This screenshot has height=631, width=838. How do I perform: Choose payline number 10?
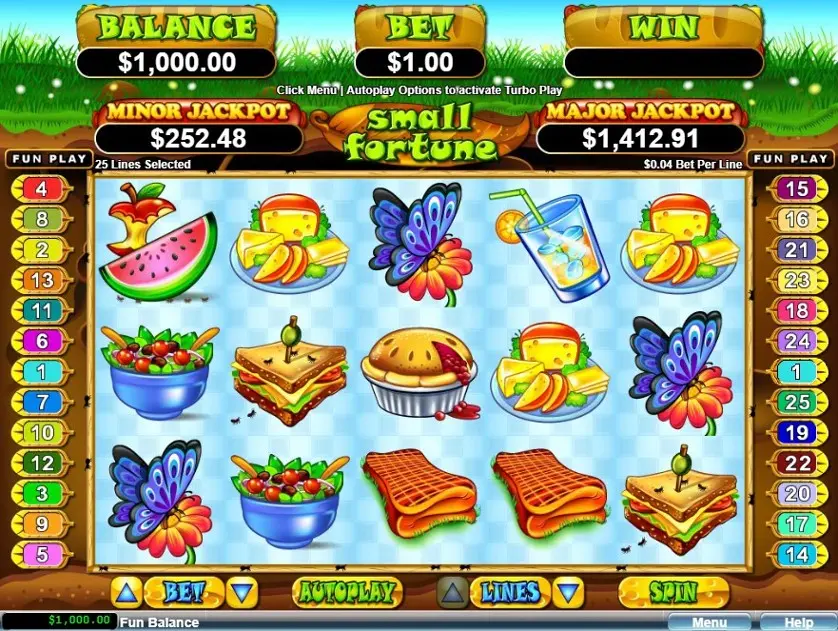tap(41, 433)
